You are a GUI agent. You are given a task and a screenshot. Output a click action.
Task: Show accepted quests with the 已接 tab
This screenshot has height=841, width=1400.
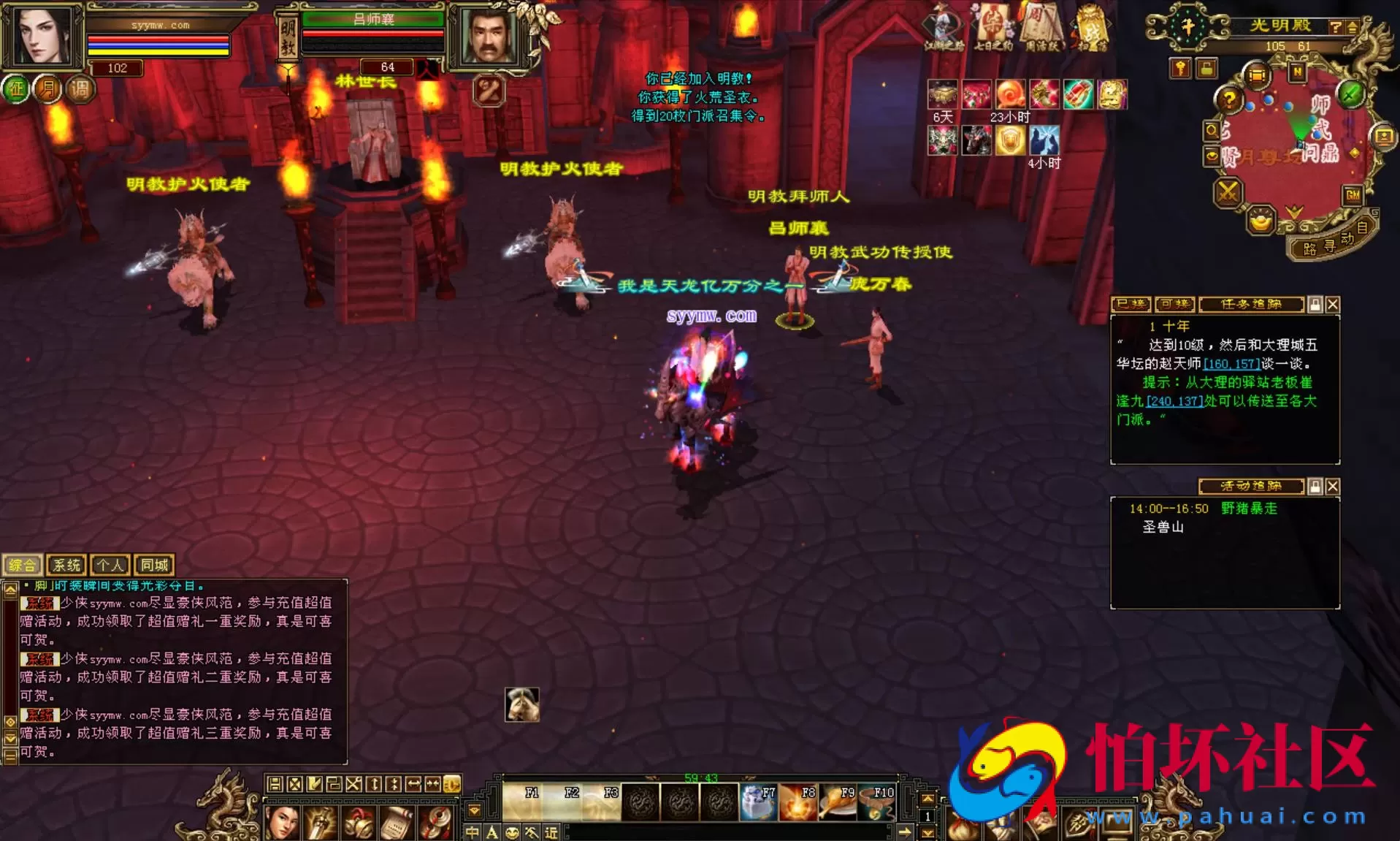(1131, 304)
